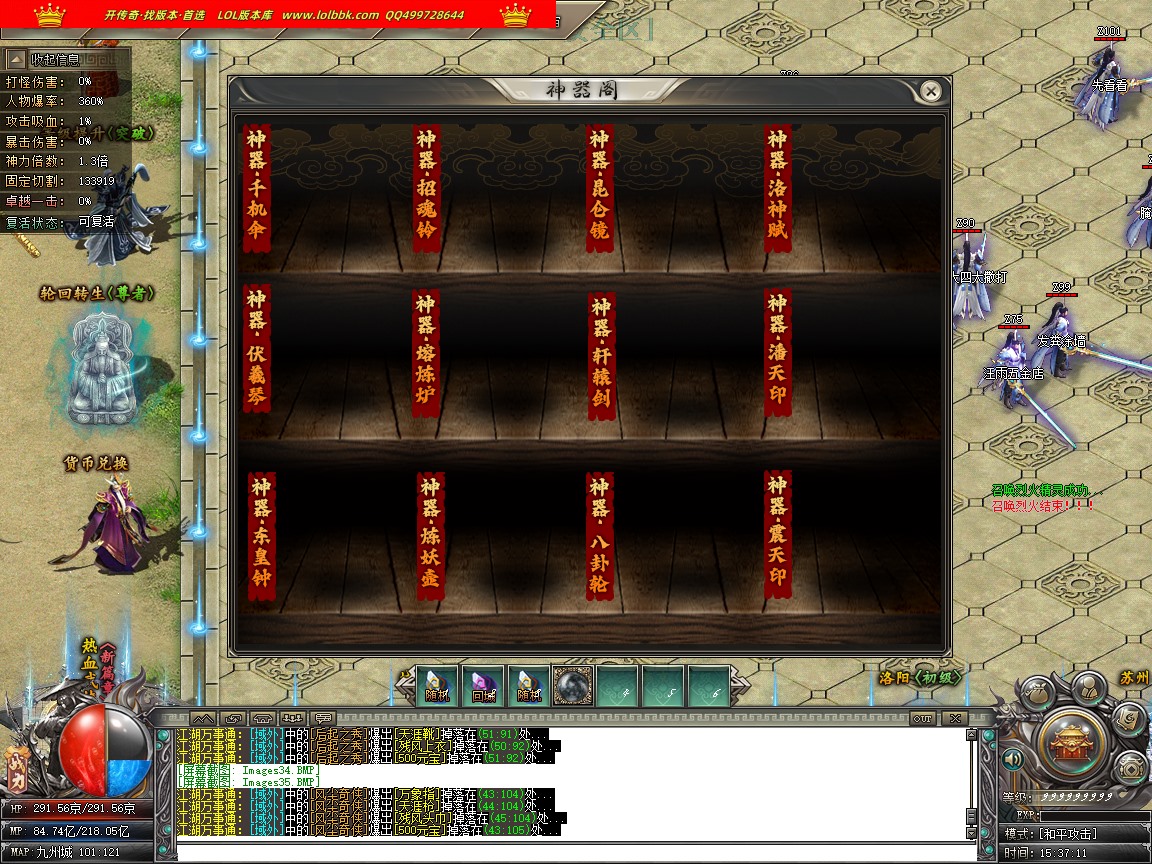Choose the 神器·招魂铃 banner
Screen dimensions: 1152x864
[x=428, y=189]
